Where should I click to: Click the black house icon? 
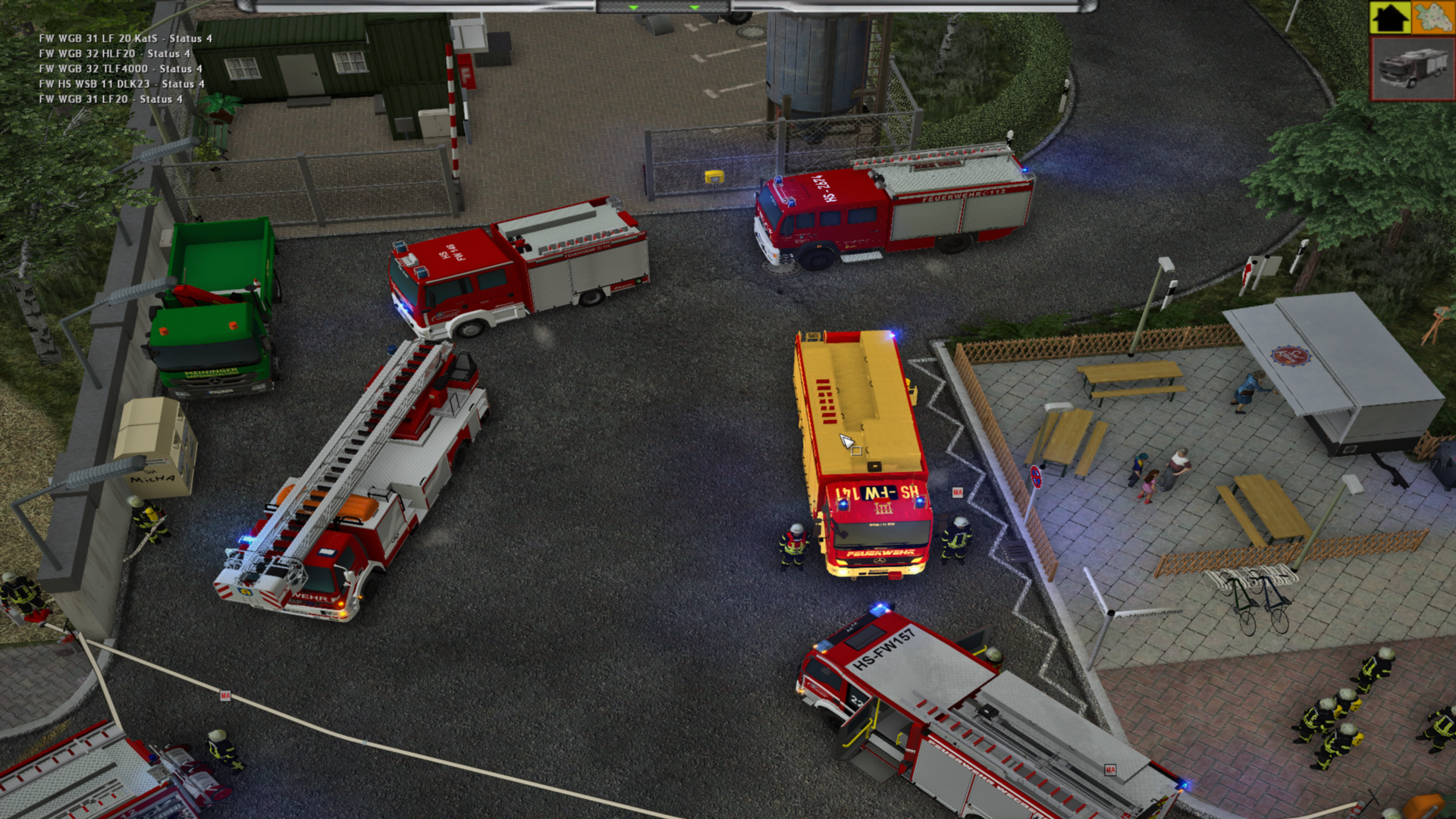[1390, 17]
